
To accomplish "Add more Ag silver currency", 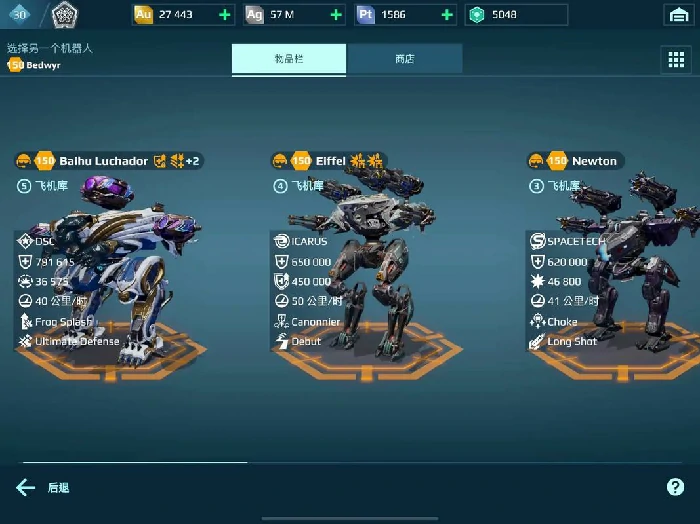I will click(336, 15).
